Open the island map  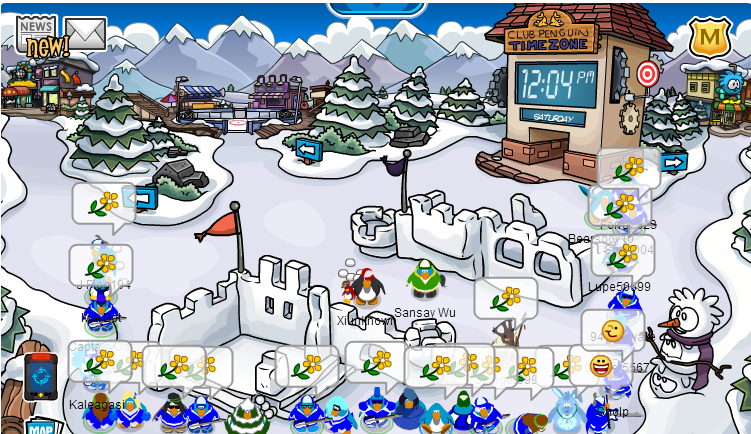(x=41, y=427)
